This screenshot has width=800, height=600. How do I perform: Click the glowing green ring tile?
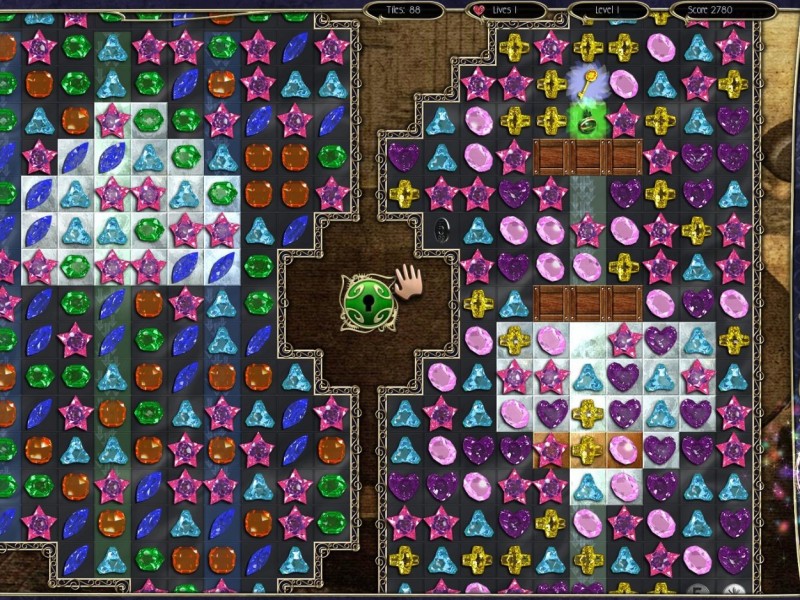[x=586, y=124]
